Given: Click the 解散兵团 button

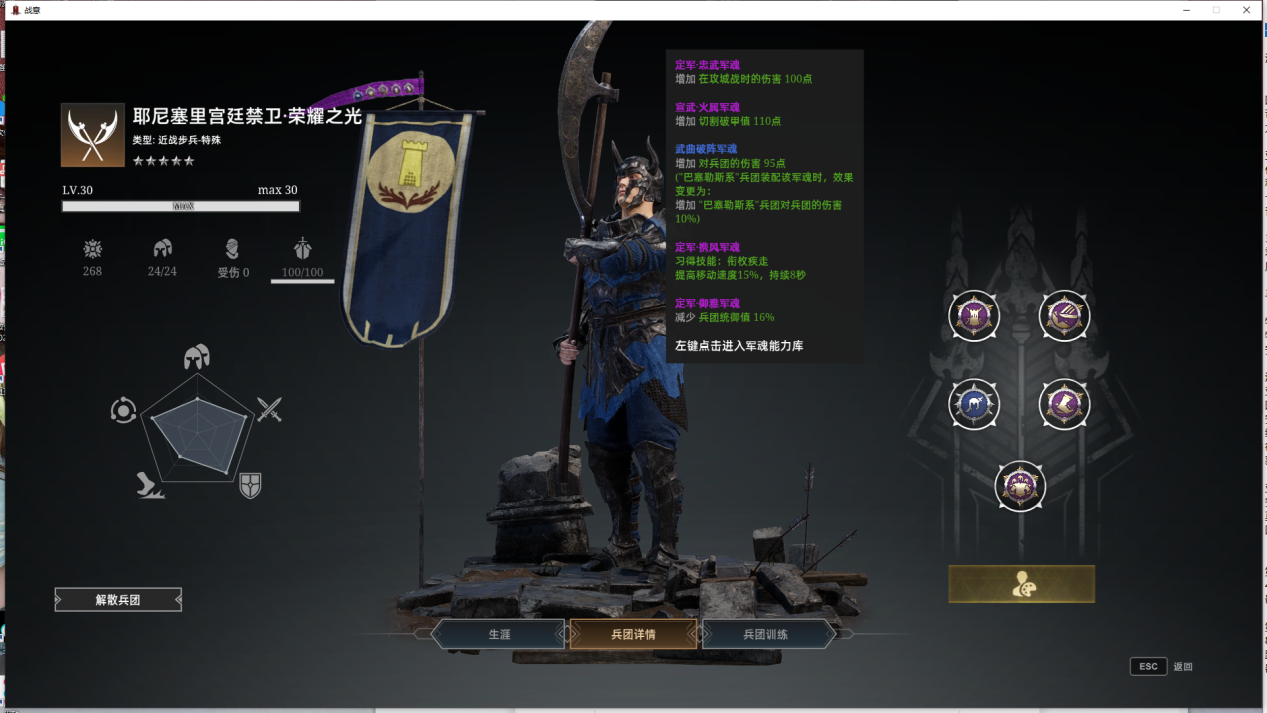Looking at the screenshot, I should [118, 600].
